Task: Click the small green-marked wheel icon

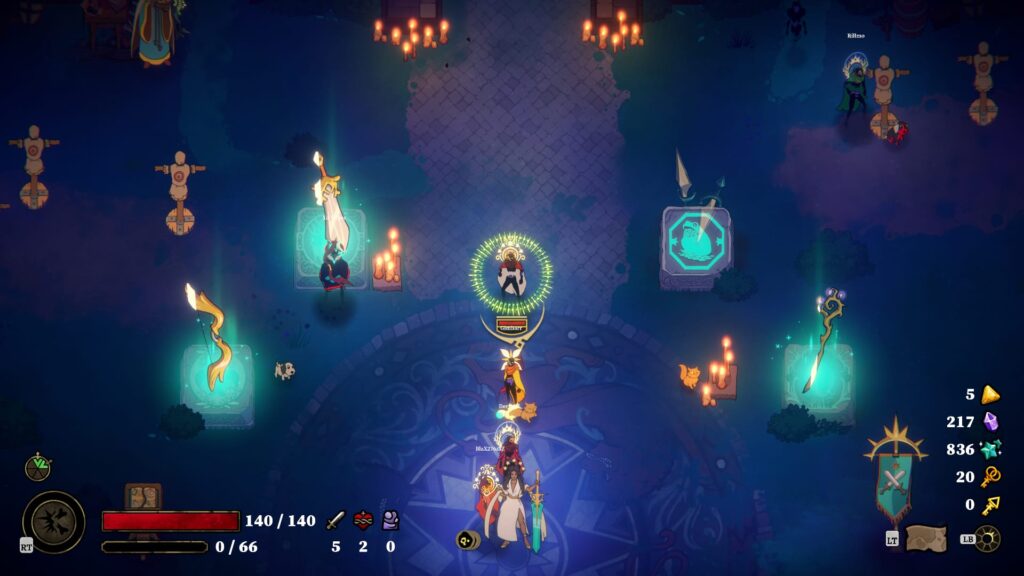Action: 38,466
